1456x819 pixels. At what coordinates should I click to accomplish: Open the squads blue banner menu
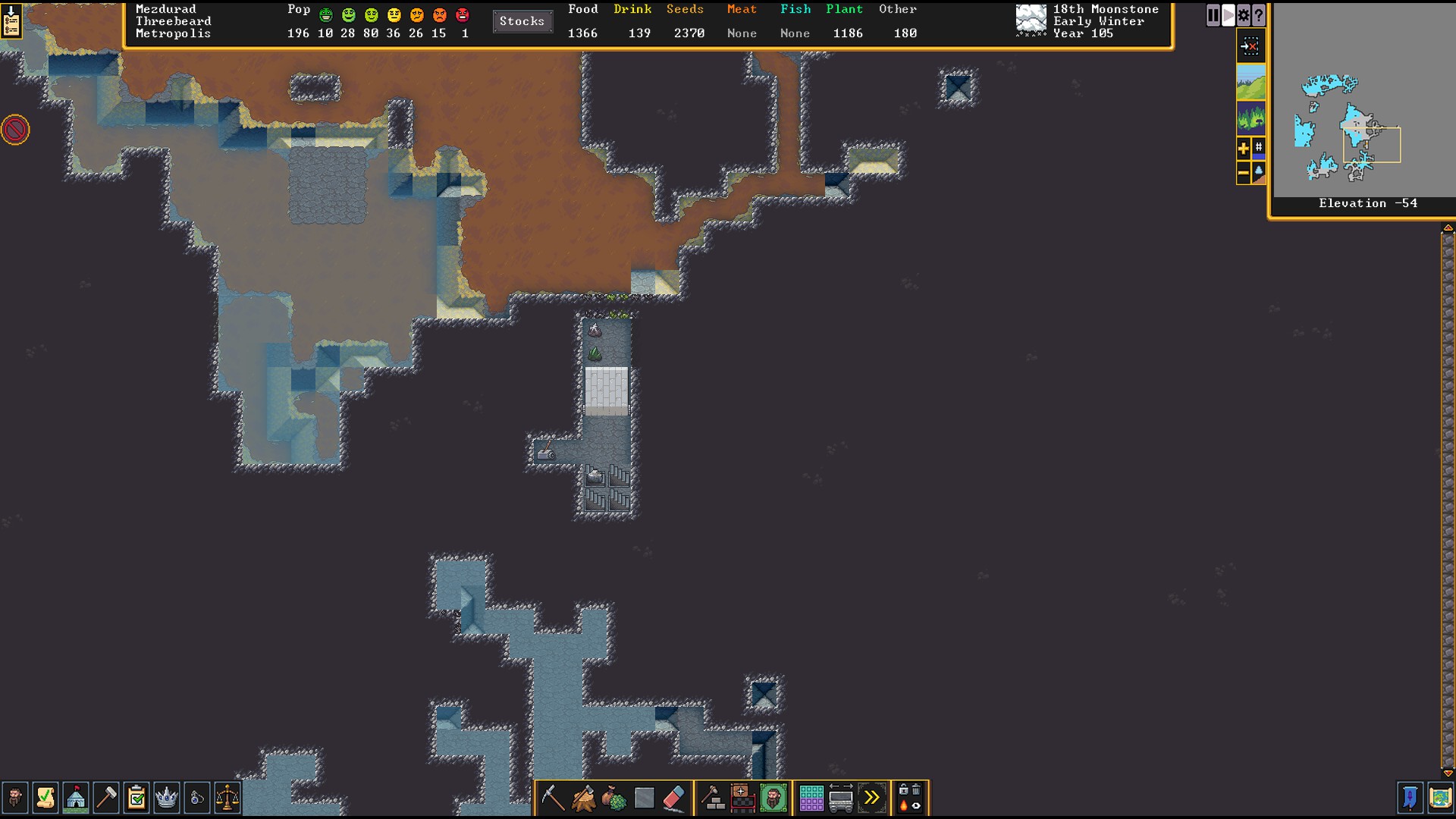tap(1410, 798)
